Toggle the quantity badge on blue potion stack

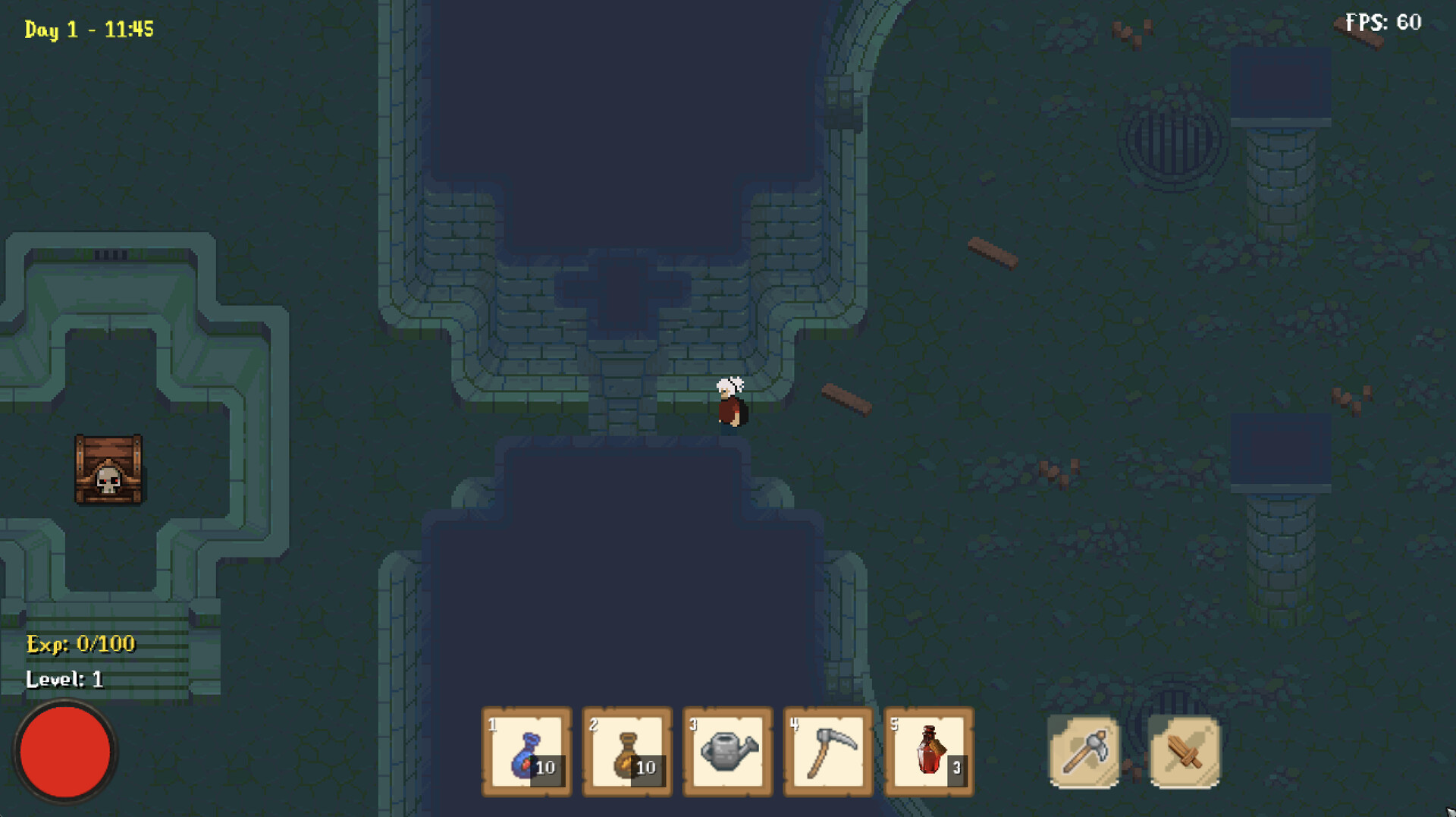[546, 767]
